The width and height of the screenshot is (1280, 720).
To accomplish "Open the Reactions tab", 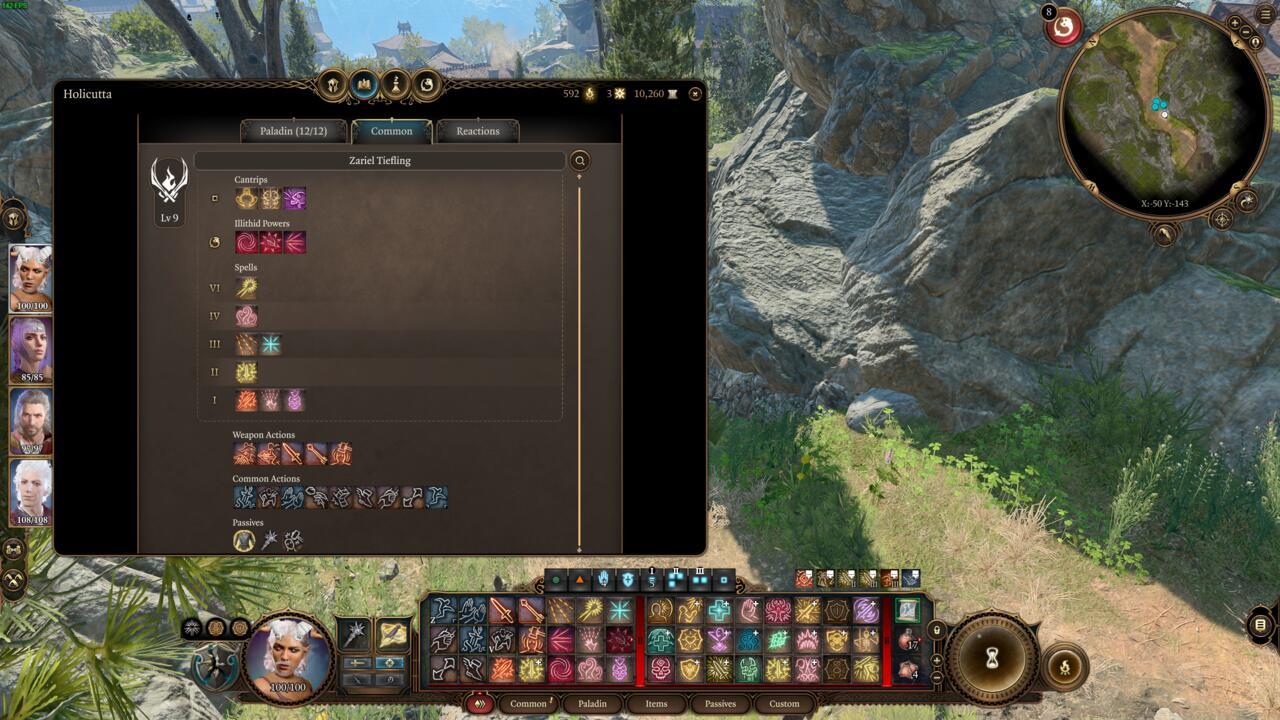I will (477, 131).
